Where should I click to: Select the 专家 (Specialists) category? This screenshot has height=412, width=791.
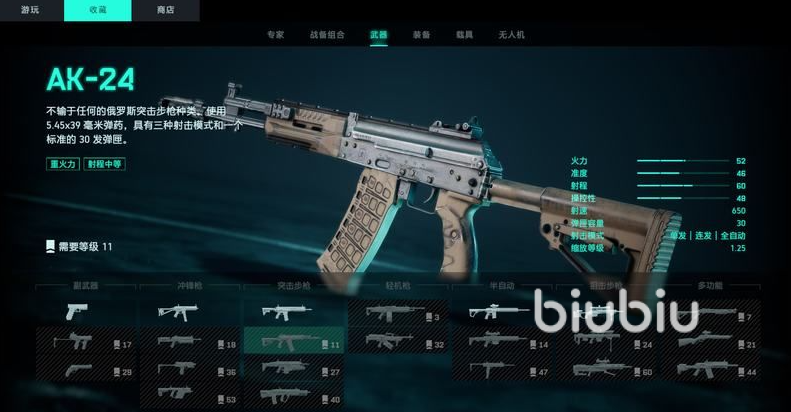pos(275,34)
